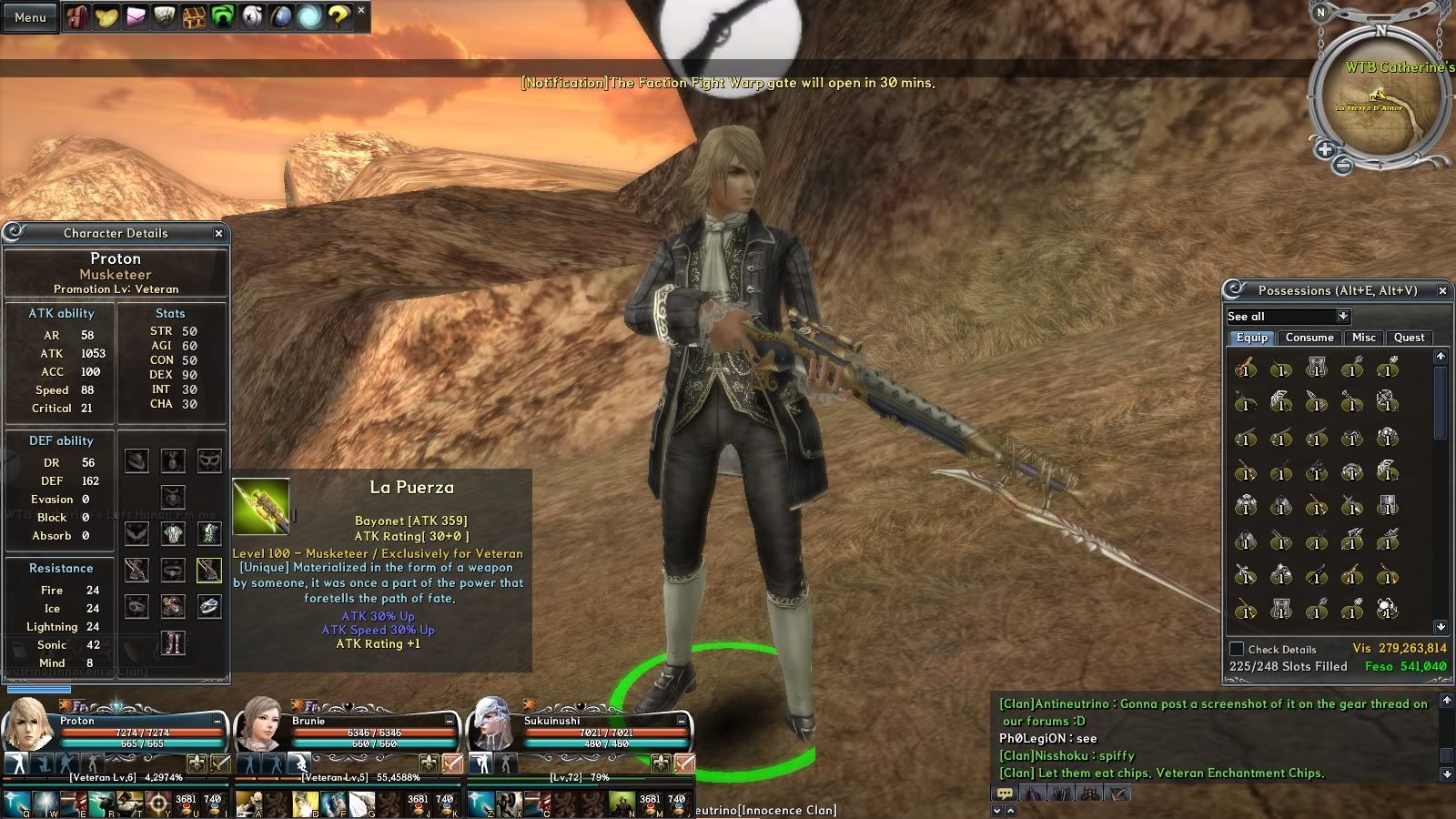Select the boots equipment slot

173,642
